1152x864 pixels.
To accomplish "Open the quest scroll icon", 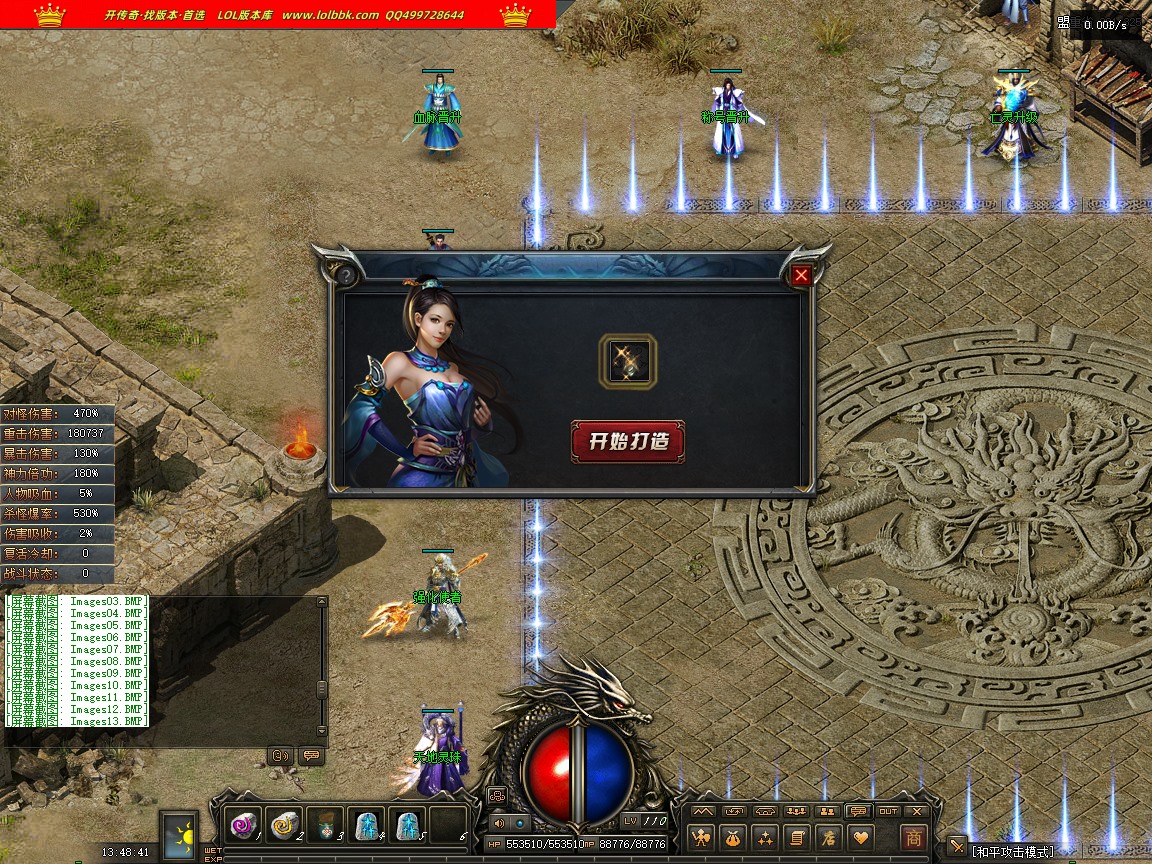I will [796, 838].
